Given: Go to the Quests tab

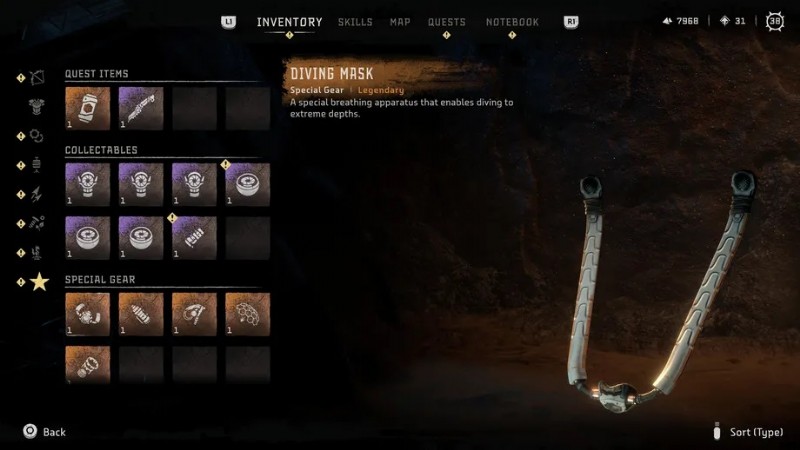Looking at the screenshot, I should coord(447,22).
